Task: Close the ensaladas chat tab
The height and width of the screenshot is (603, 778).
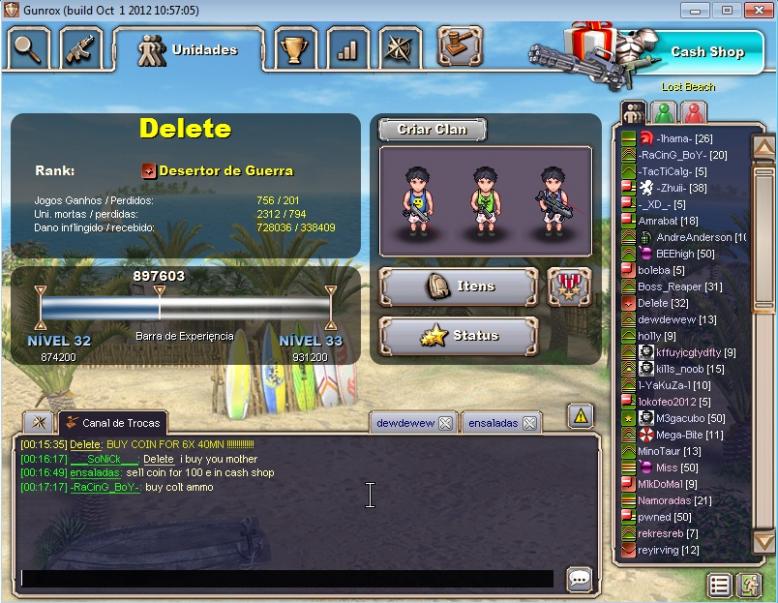Action: (x=529, y=423)
